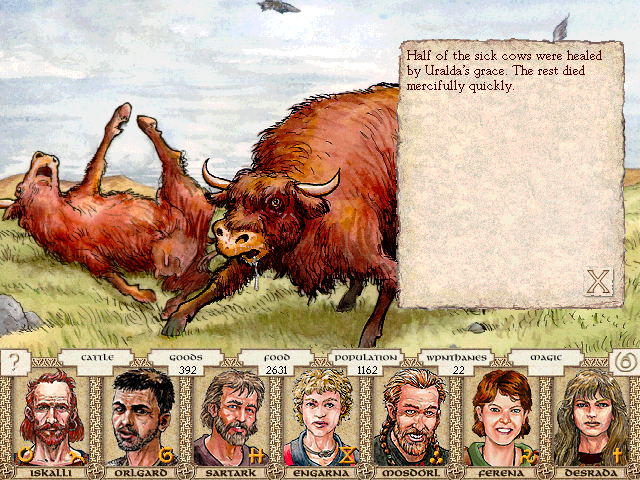Image resolution: width=640 pixels, height=480 pixels.
Task: Dismiss the message with the X button
Action: tap(597, 282)
